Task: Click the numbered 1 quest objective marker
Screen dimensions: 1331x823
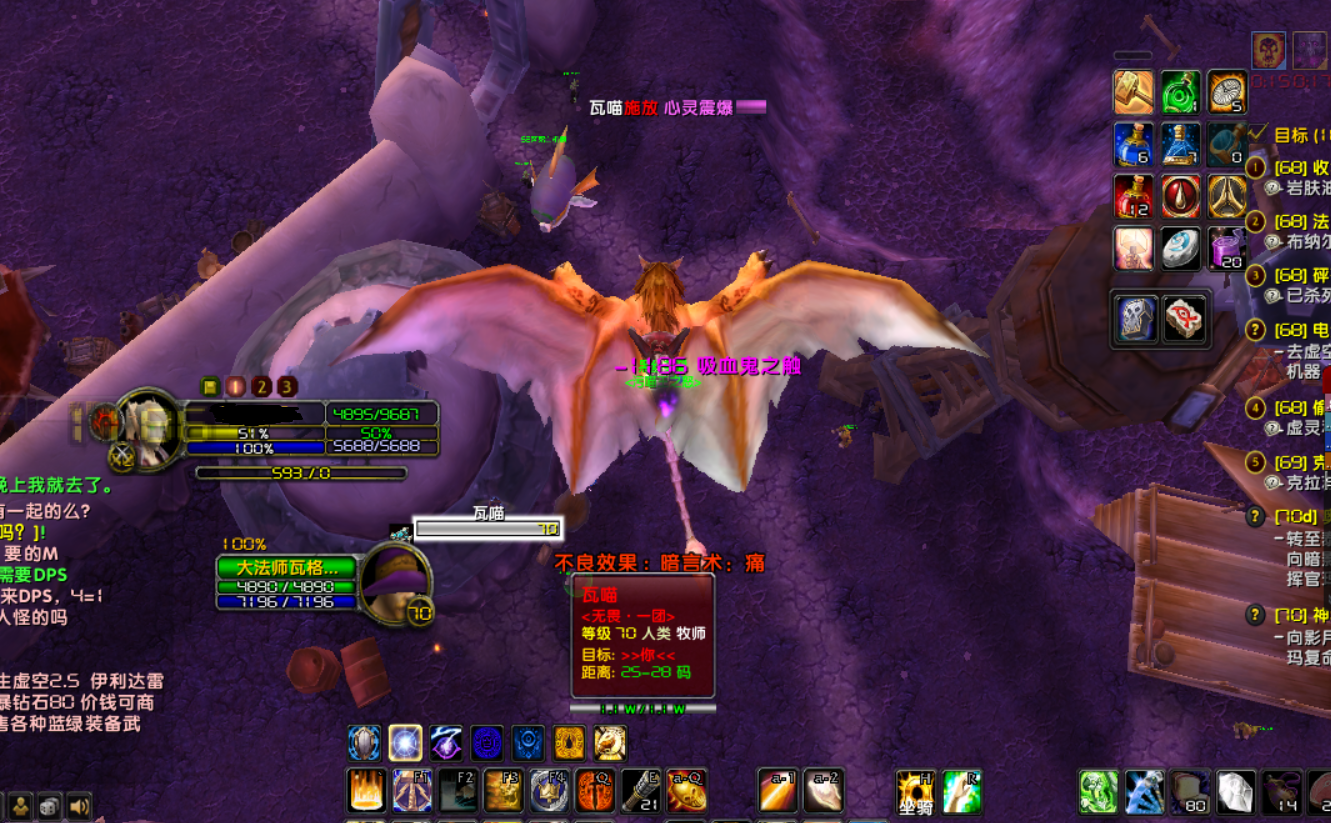Action: click(x=1255, y=168)
